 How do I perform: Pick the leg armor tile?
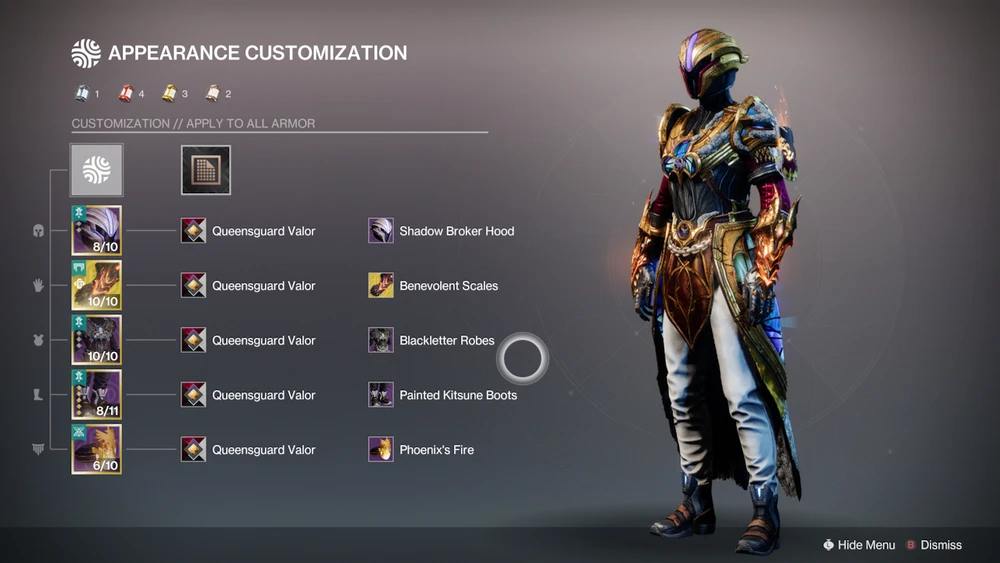click(96, 395)
